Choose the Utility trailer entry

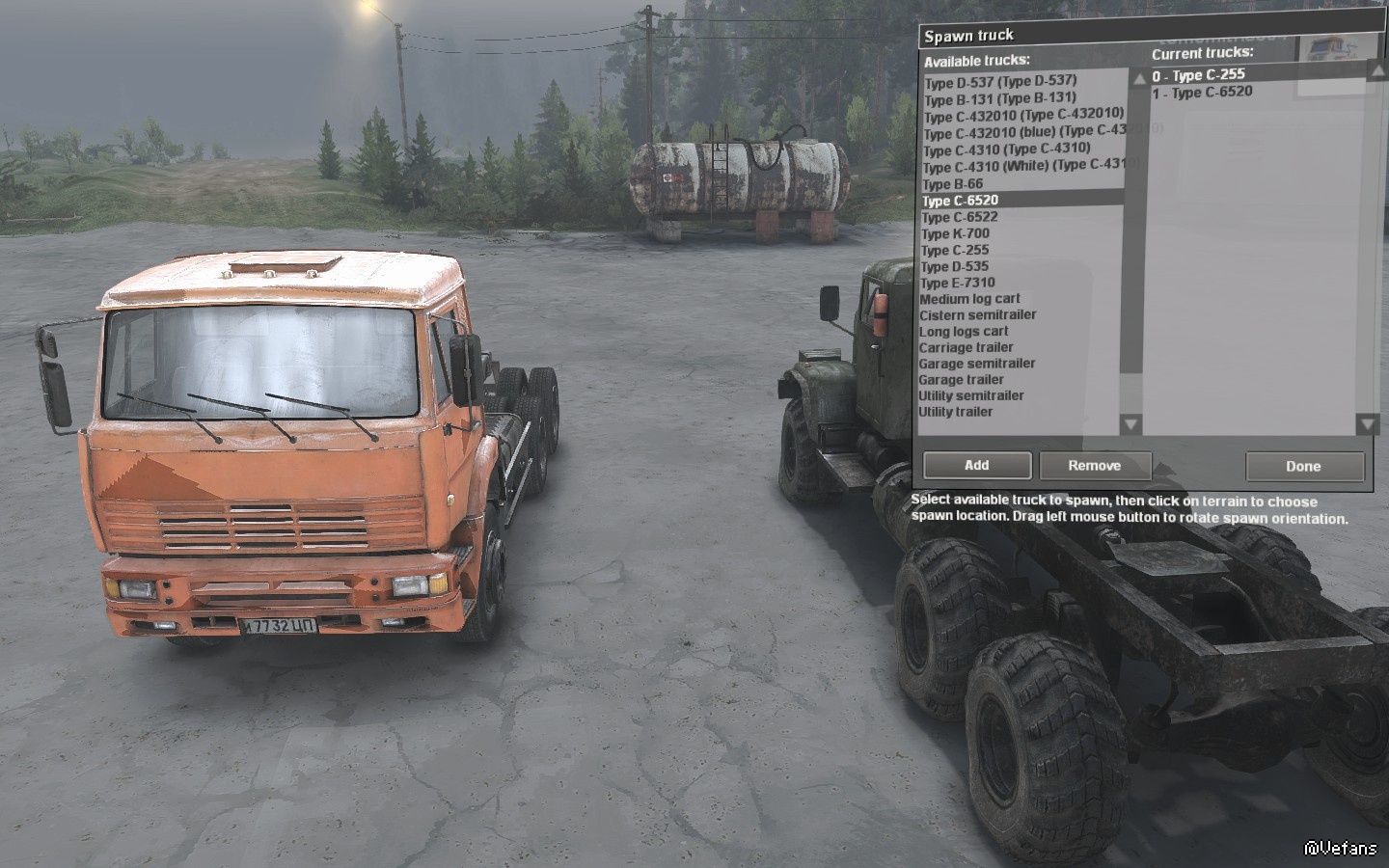[x=956, y=412]
